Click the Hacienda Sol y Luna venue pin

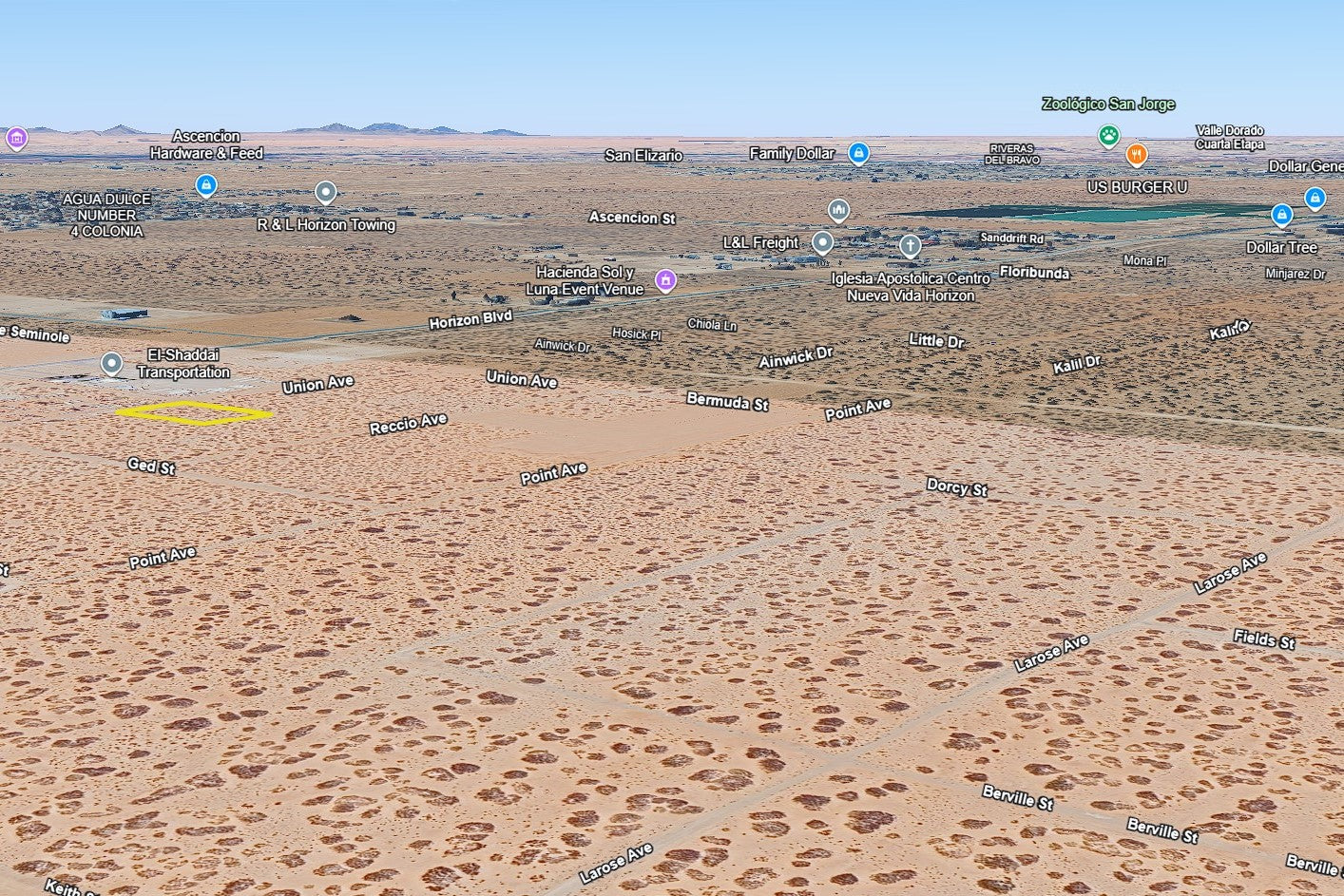click(666, 279)
